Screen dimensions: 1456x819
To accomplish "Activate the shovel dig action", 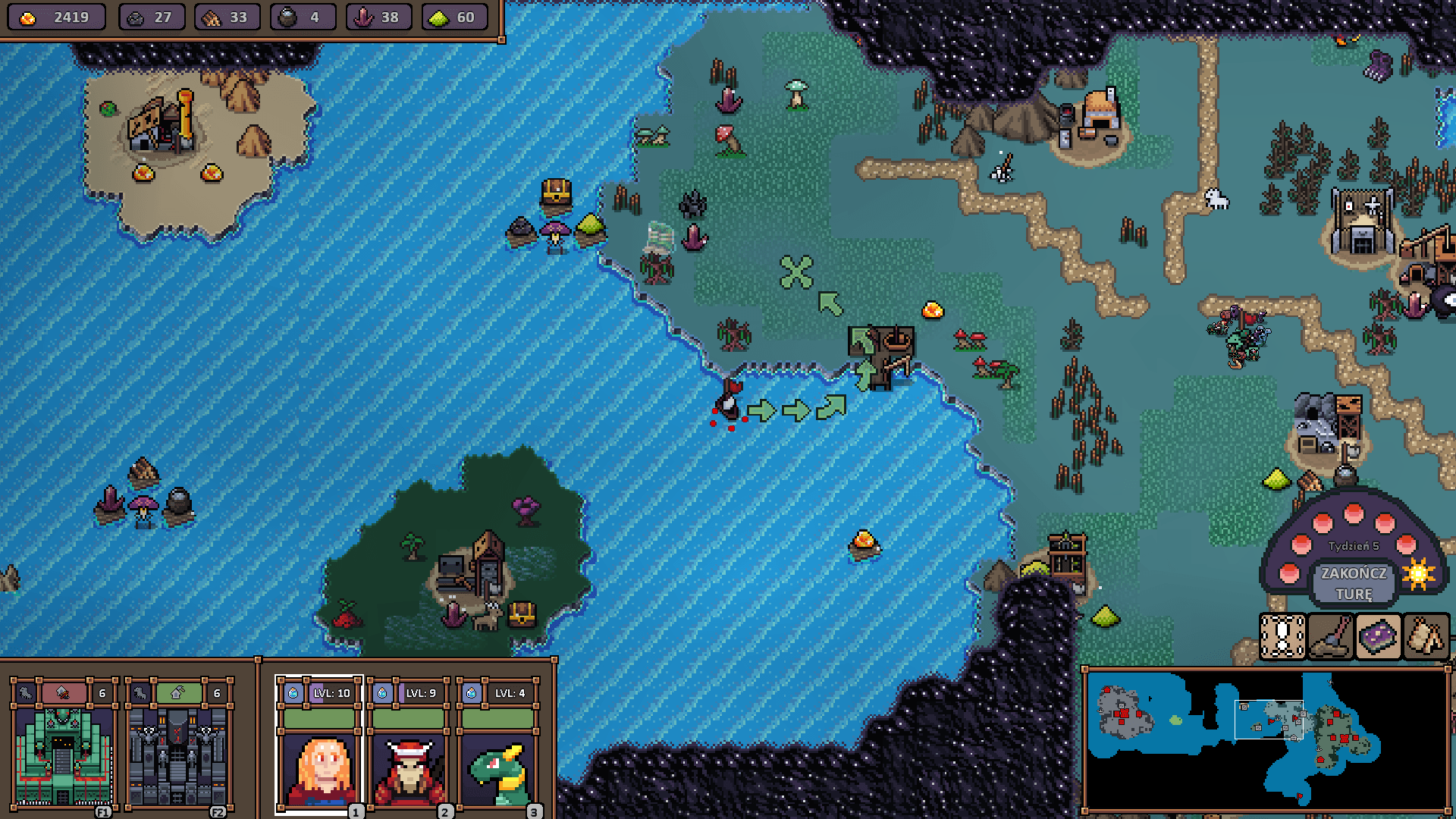I will point(1330,636).
